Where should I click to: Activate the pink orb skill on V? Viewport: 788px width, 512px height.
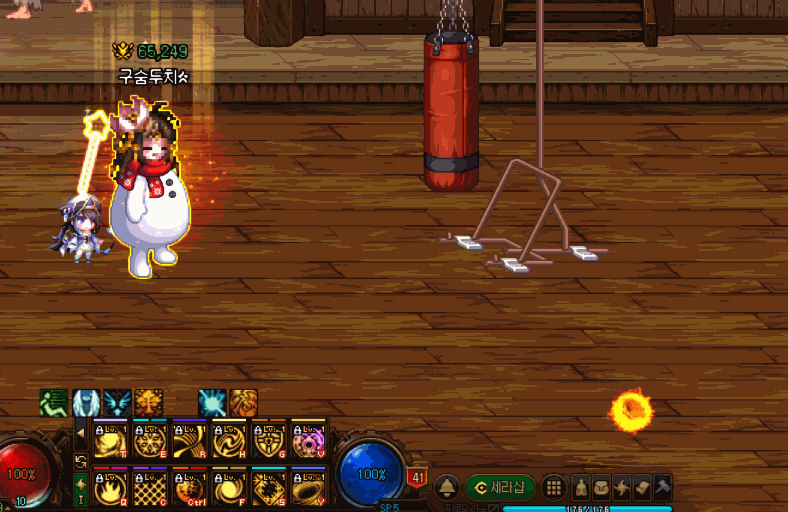(x=308, y=439)
